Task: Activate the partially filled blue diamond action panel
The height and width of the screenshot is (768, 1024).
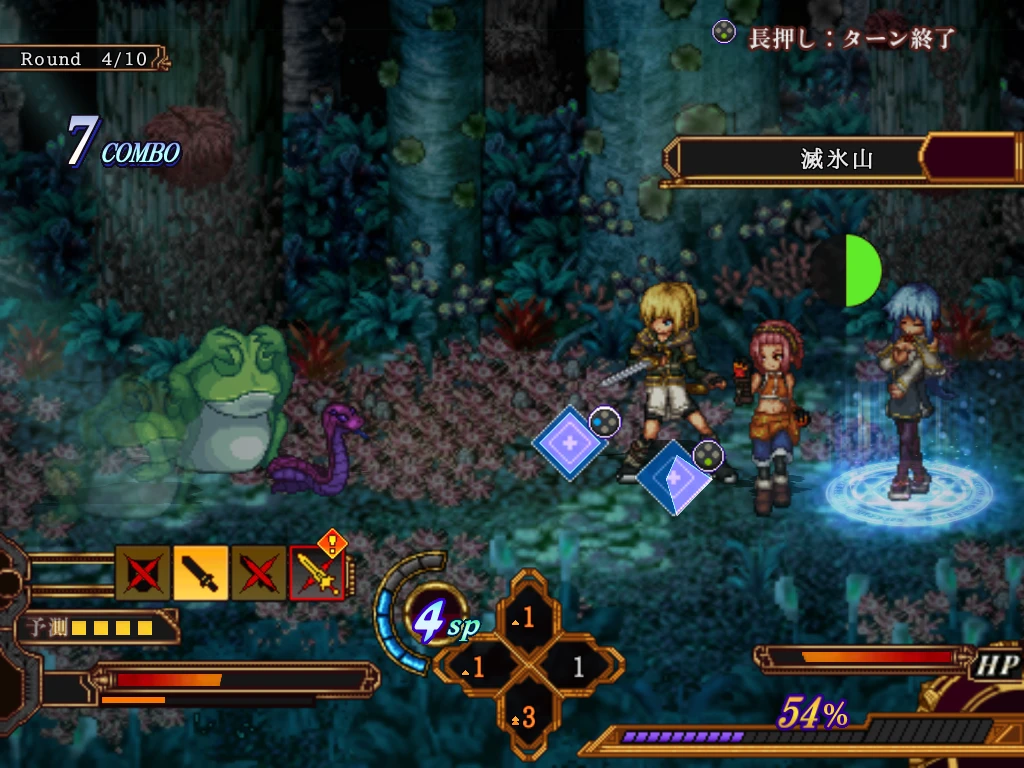Action: [674, 478]
